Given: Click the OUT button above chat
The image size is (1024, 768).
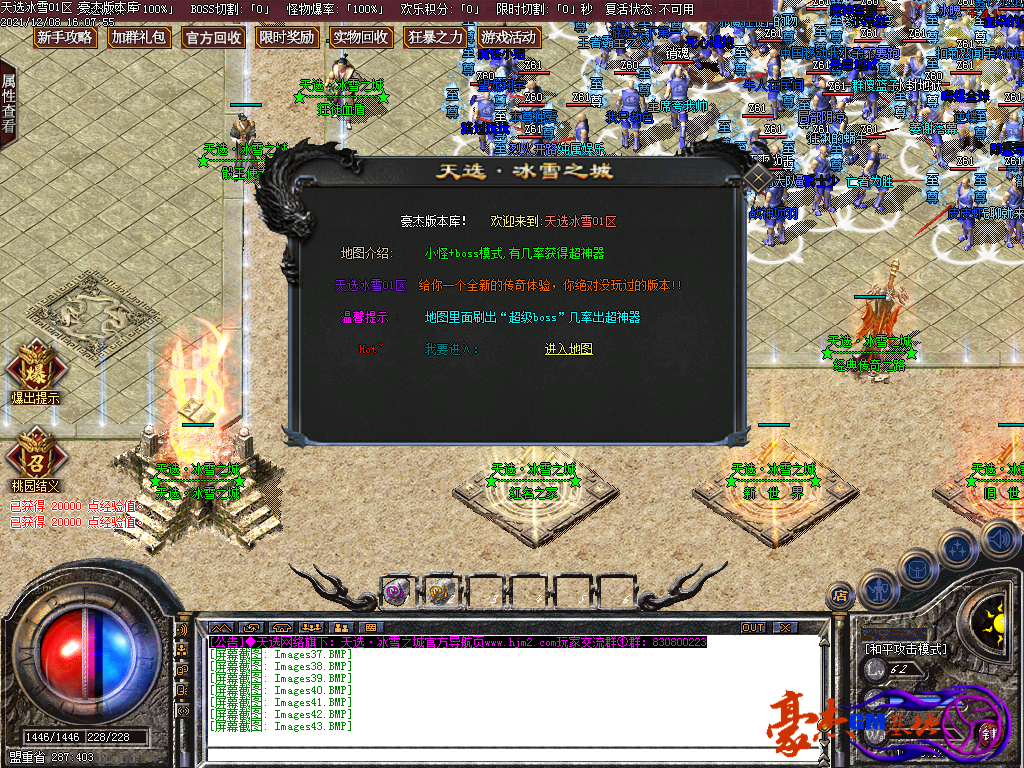Looking at the screenshot, I should pyautogui.click(x=752, y=627).
